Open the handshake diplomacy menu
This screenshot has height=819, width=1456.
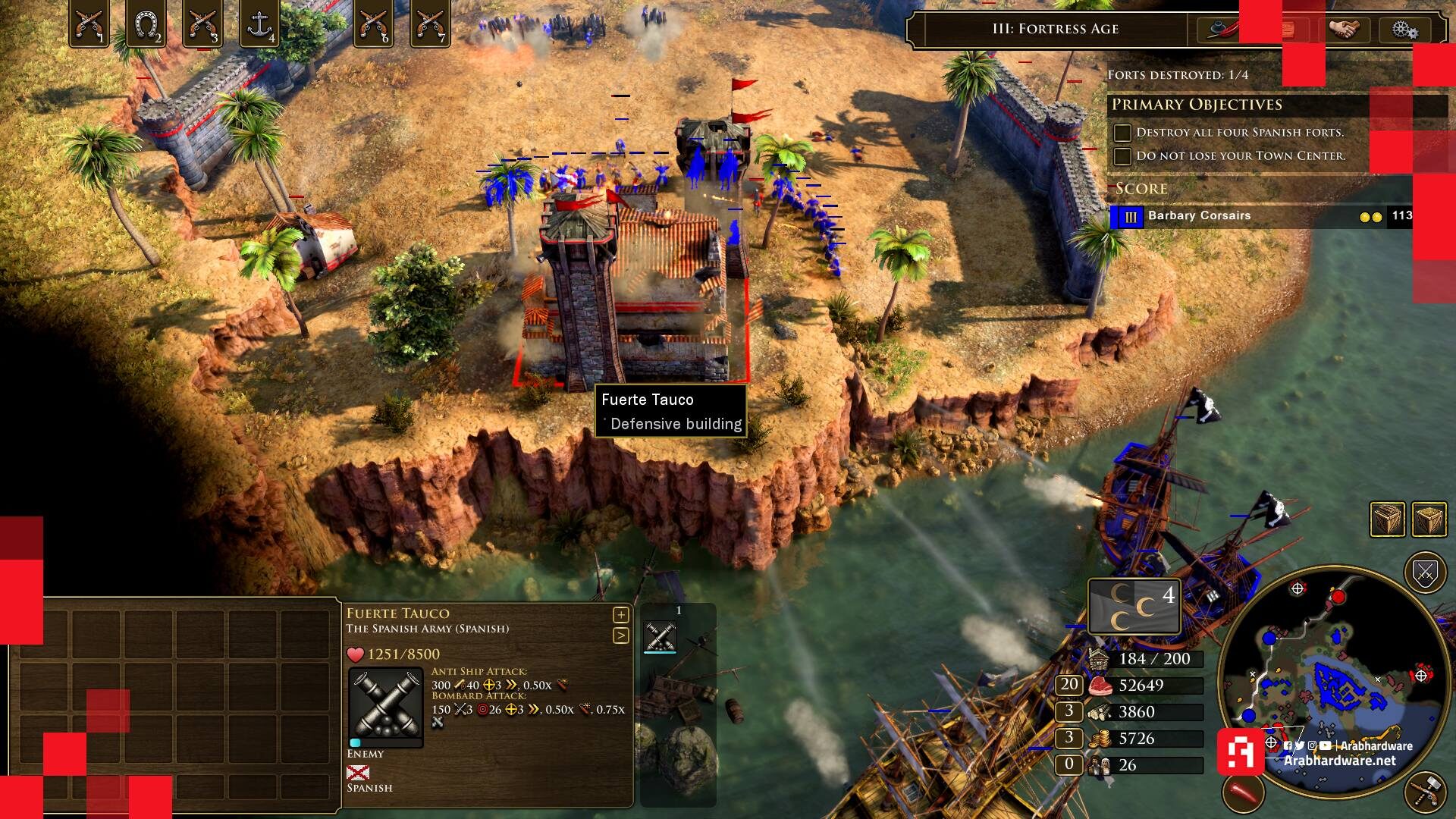tap(1344, 30)
